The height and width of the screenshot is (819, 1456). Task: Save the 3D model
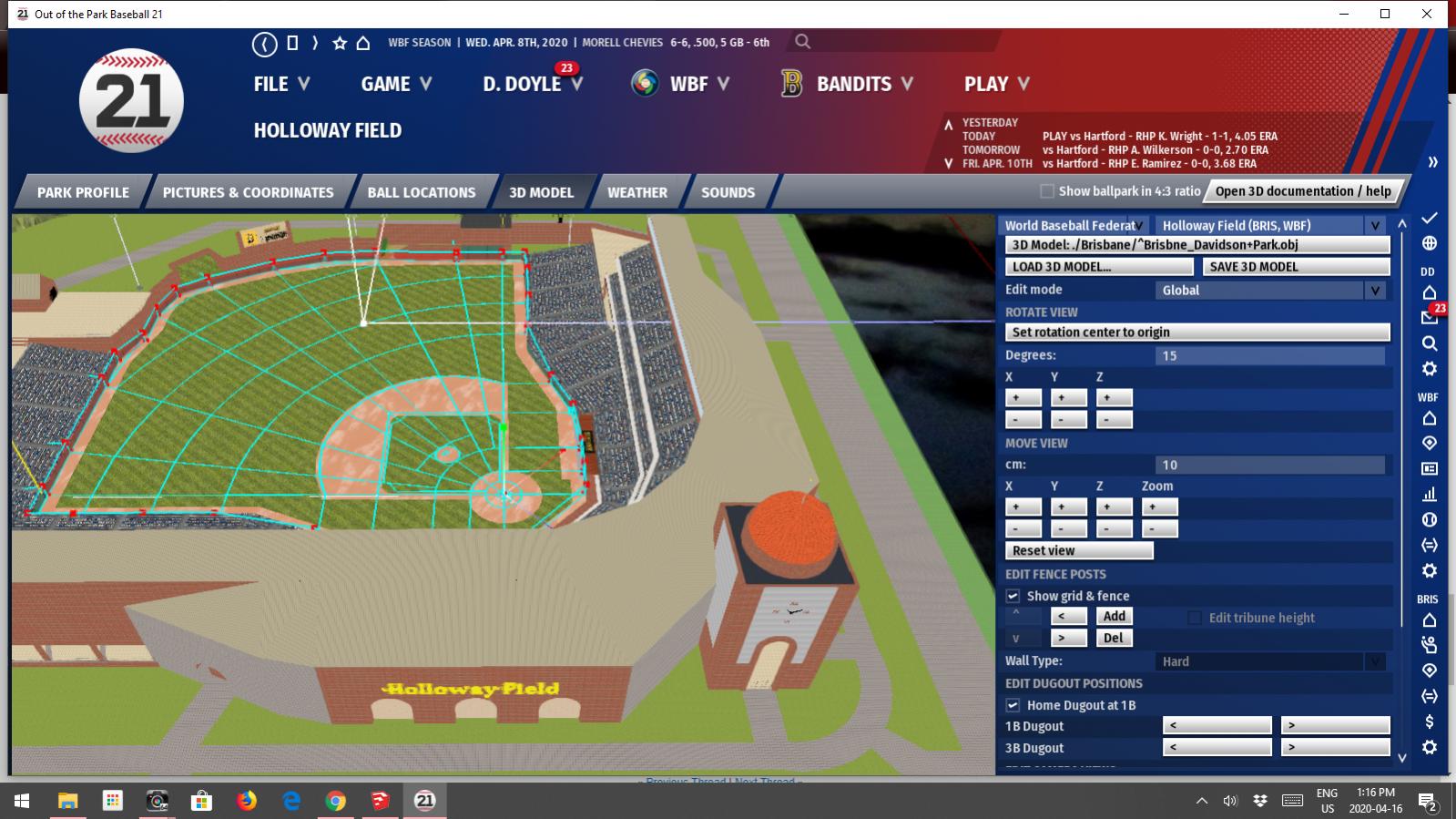click(x=1296, y=267)
